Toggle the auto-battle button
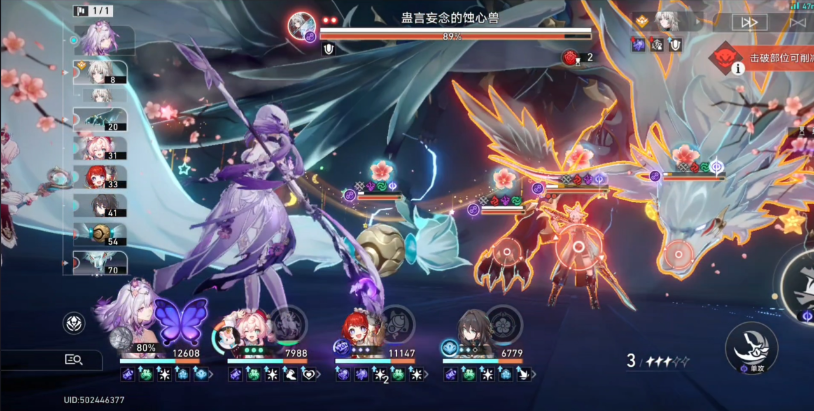Screen dimensions: 814x411 coord(797,22)
